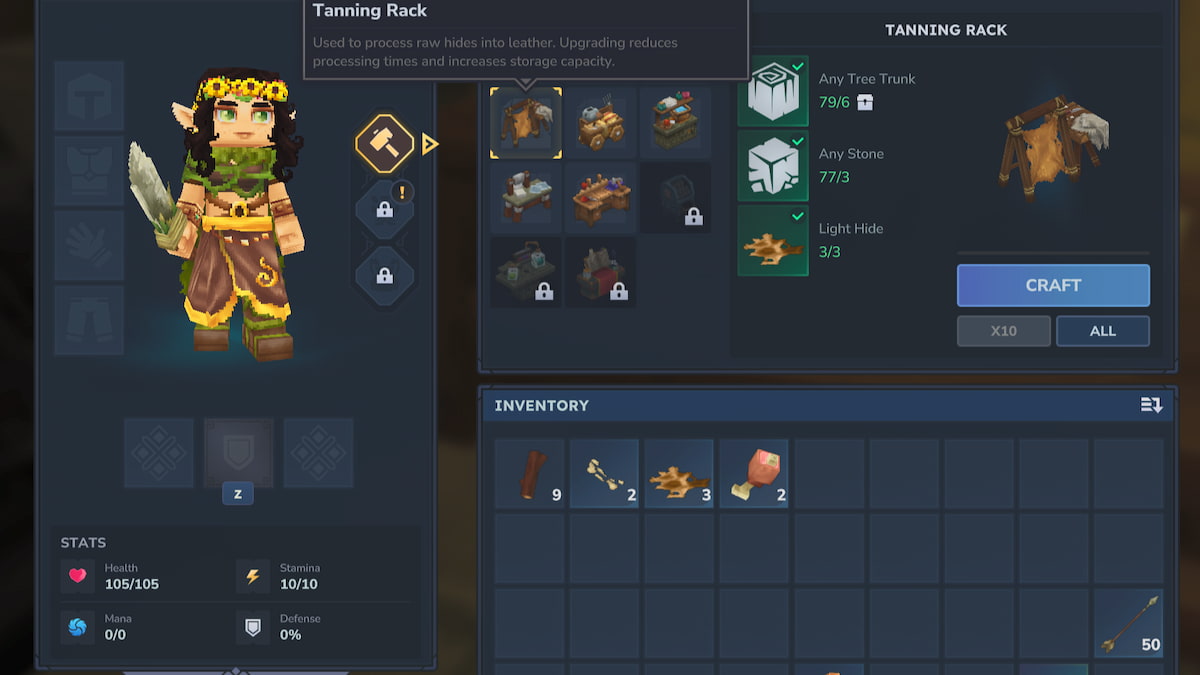Click the Any Tree Trunk ingredient icon
The width and height of the screenshot is (1200, 675).
(773, 91)
